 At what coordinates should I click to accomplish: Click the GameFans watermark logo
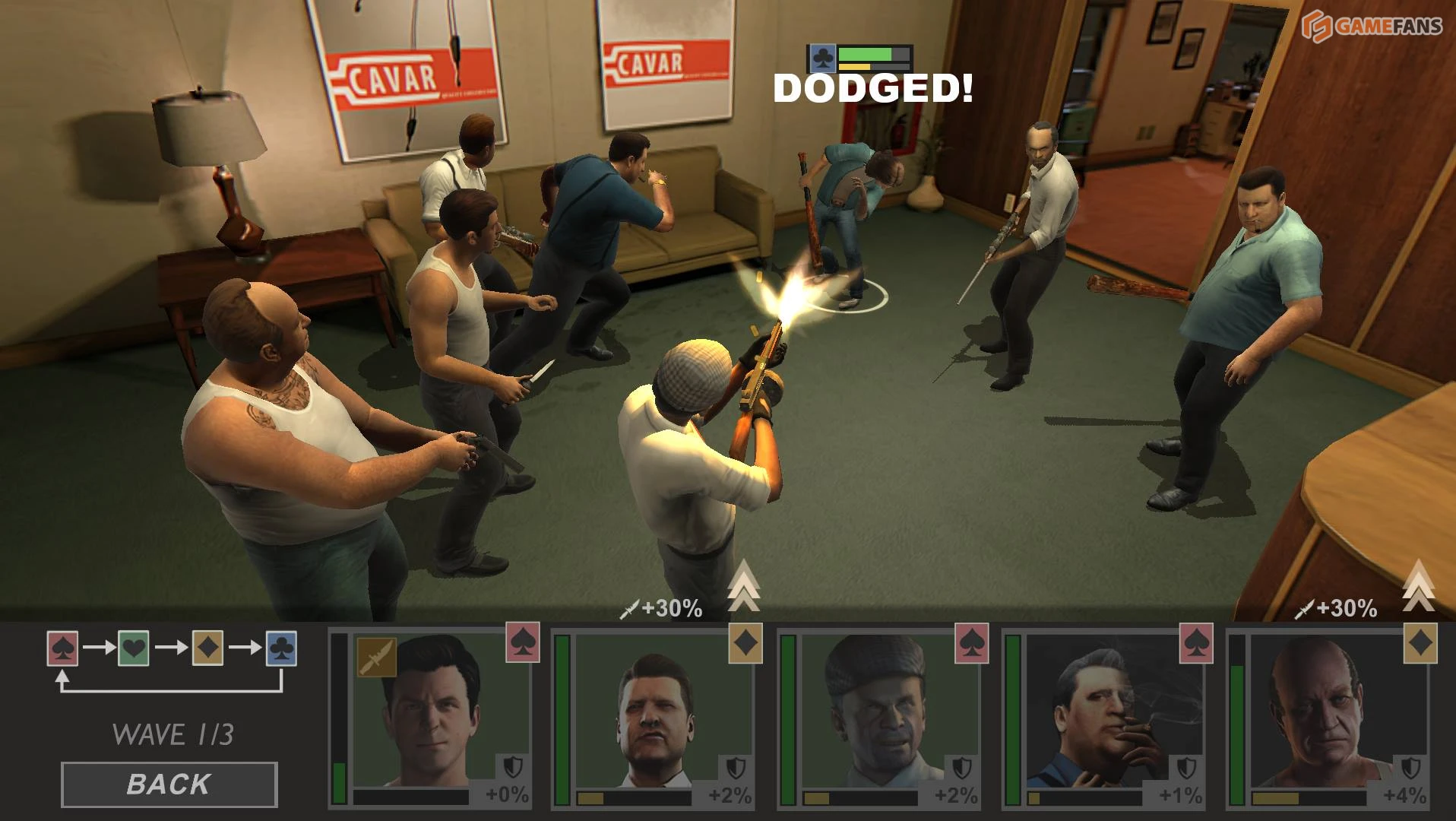pyautogui.click(x=1372, y=26)
